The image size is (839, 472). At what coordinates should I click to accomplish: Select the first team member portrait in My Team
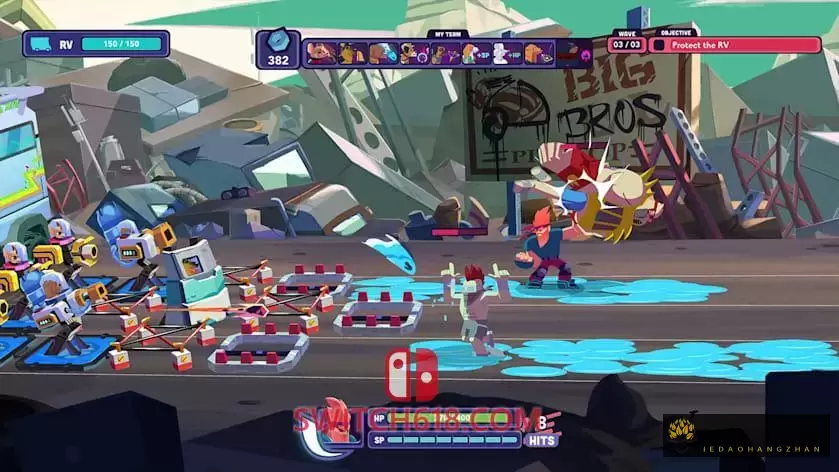pos(320,52)
